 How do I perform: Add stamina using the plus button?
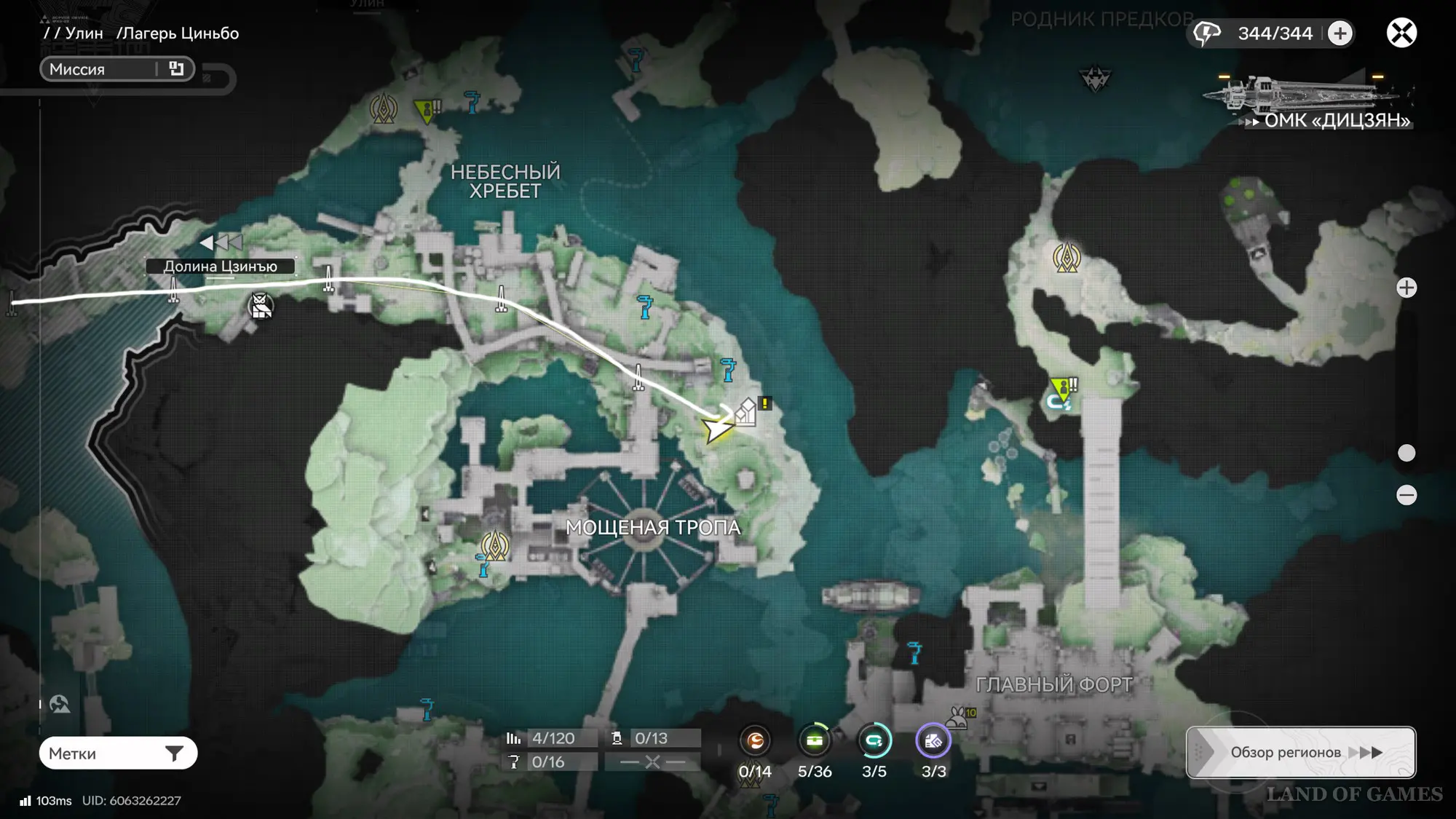point(1340,33)
